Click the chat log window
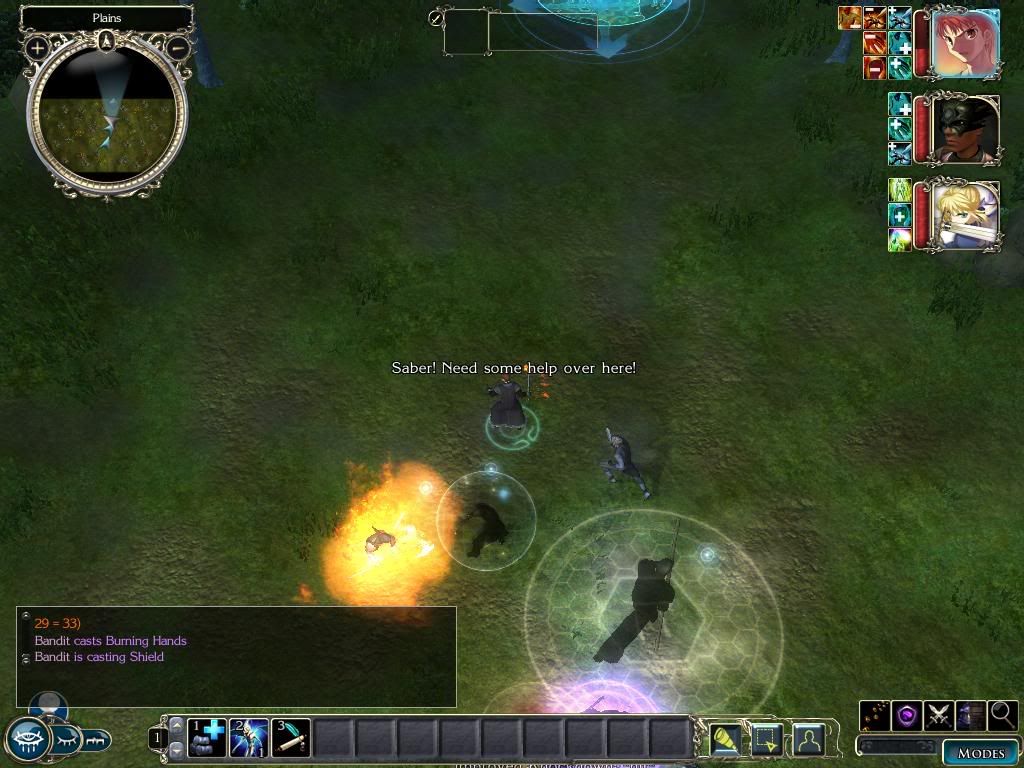Screen dimensions: 1024x768 click(x=236, y=656)
